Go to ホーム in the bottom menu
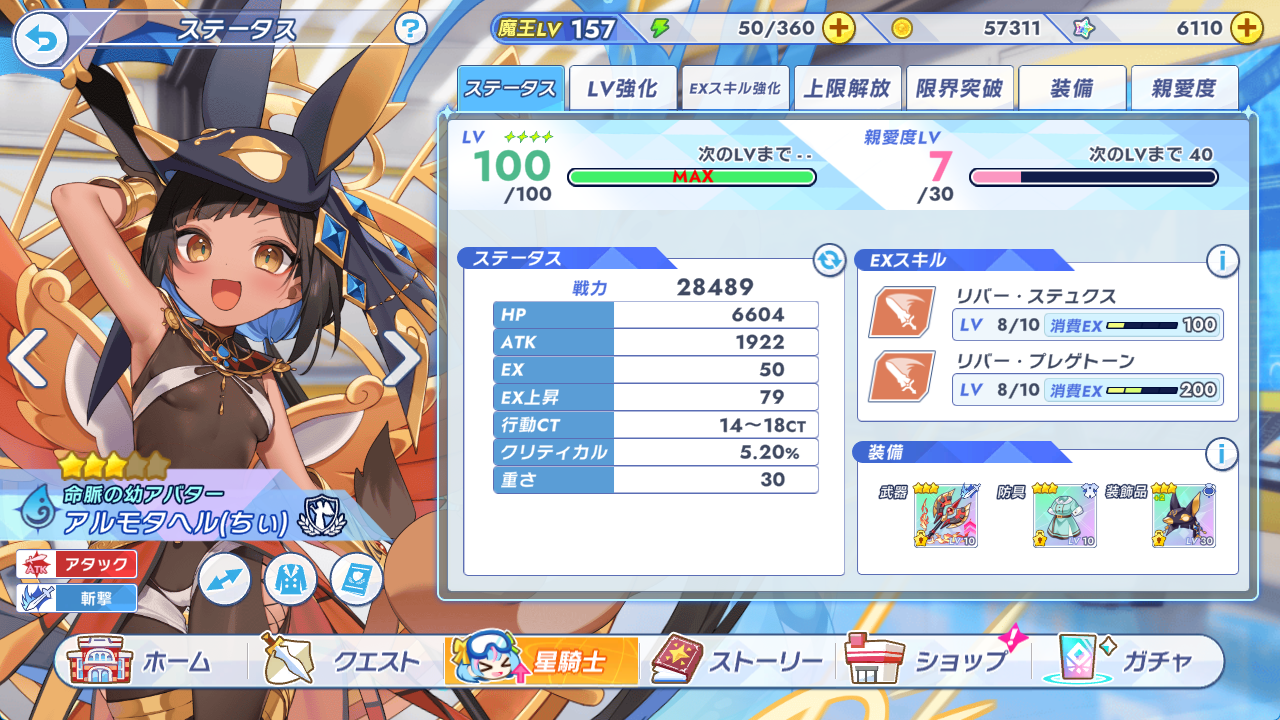 (x=140, y=661)
